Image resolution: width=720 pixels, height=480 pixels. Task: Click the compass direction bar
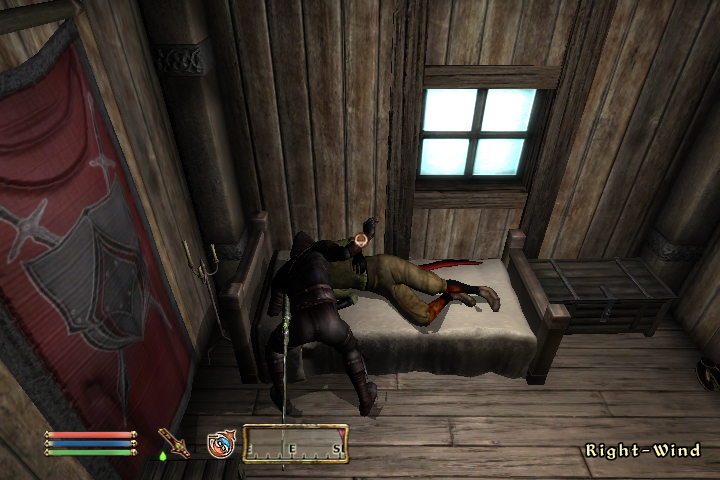click(x=296, y=443)
